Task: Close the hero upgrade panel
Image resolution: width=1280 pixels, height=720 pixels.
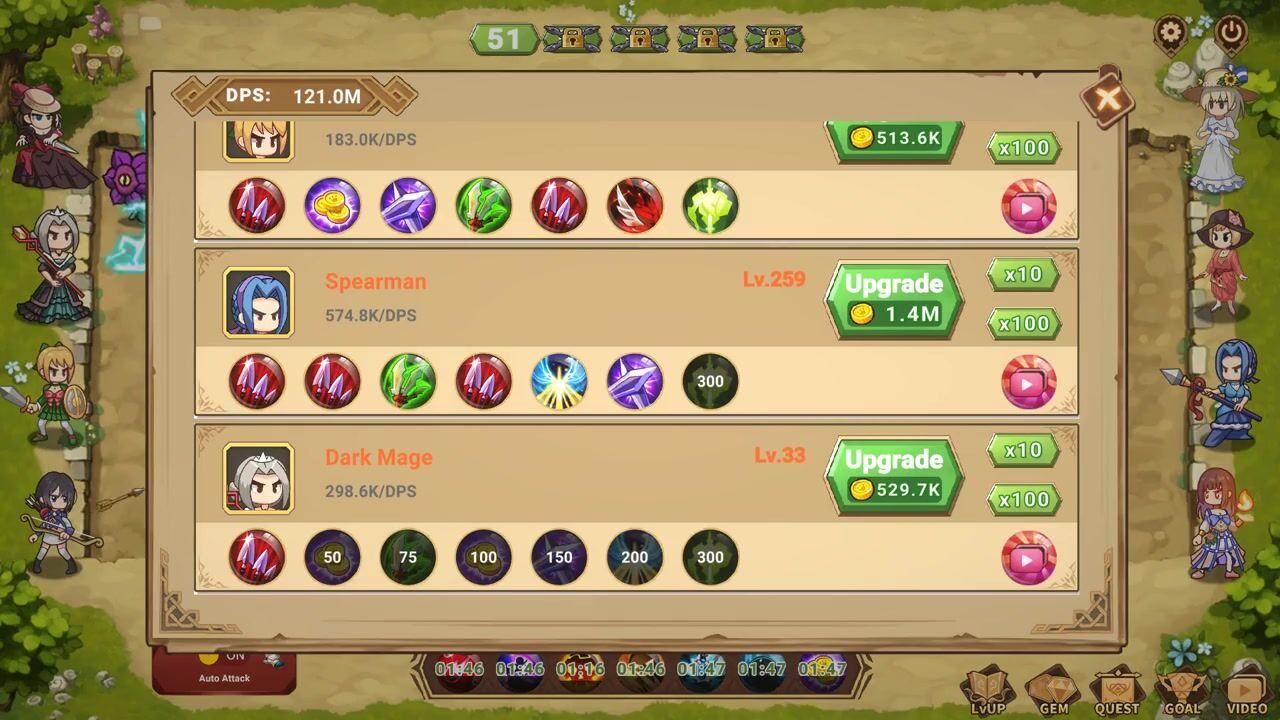Action: (x=1107, y=98)
